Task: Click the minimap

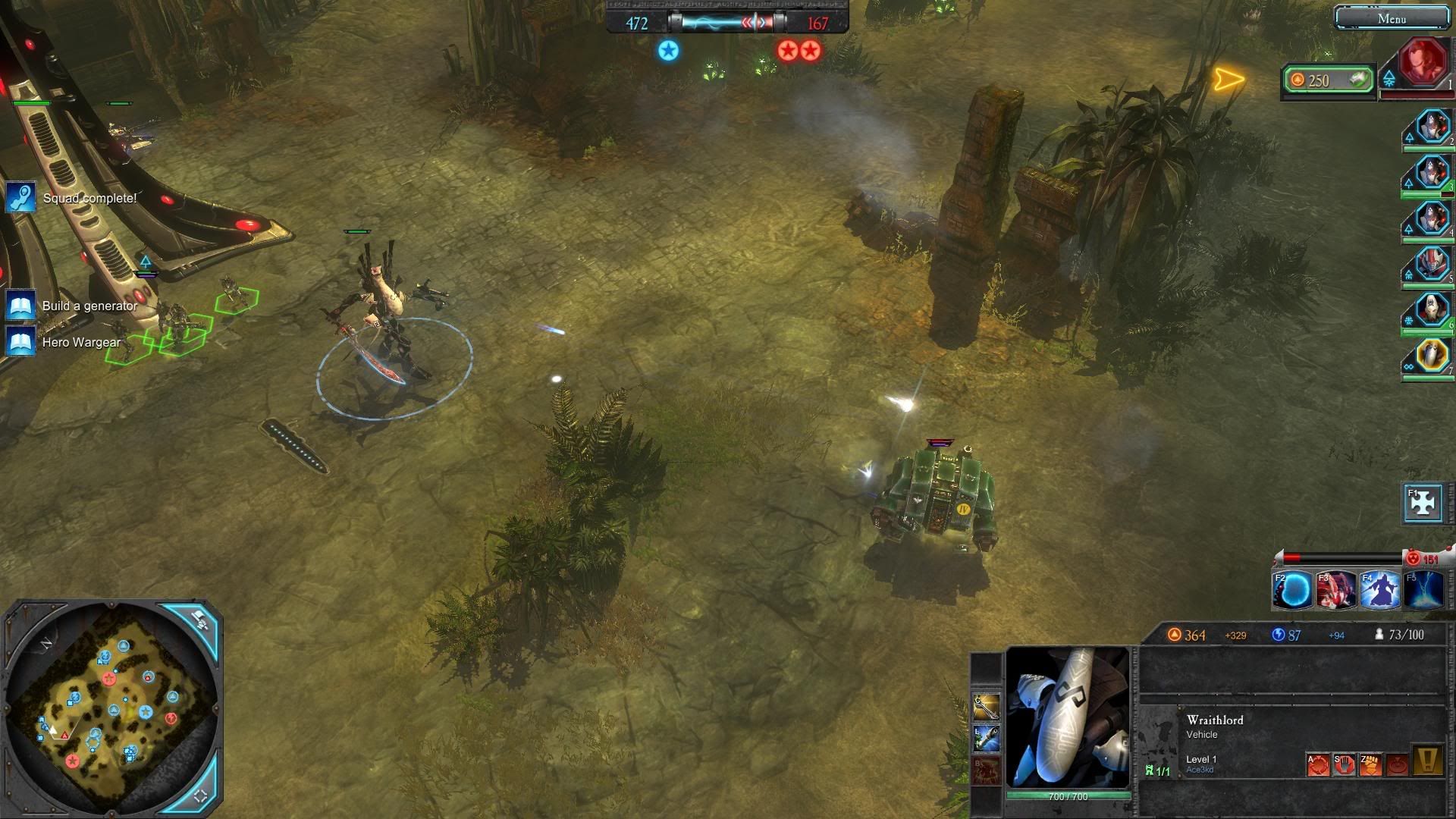Action: point(112,707)
